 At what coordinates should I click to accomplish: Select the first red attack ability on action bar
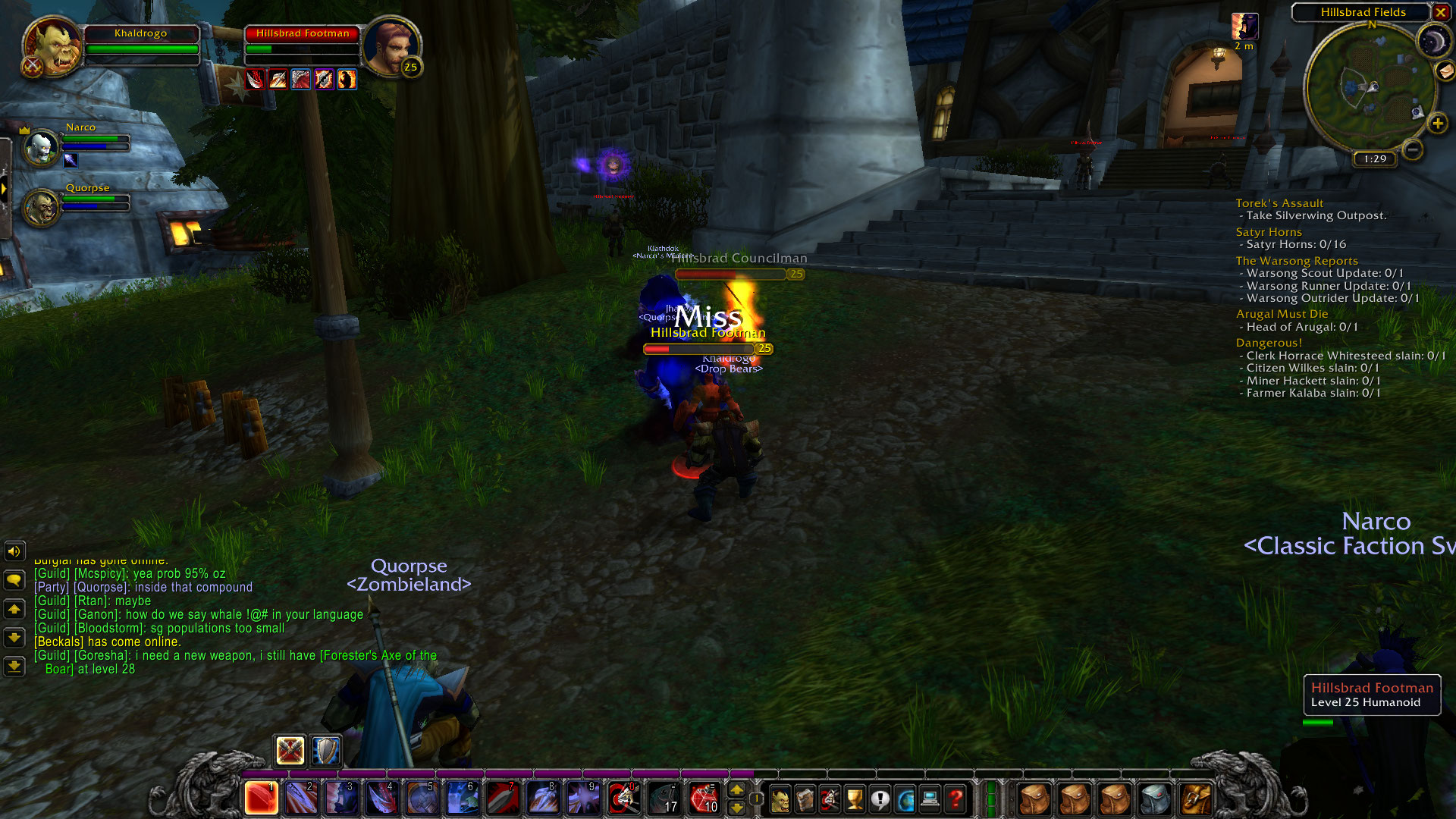coord(260,798)
